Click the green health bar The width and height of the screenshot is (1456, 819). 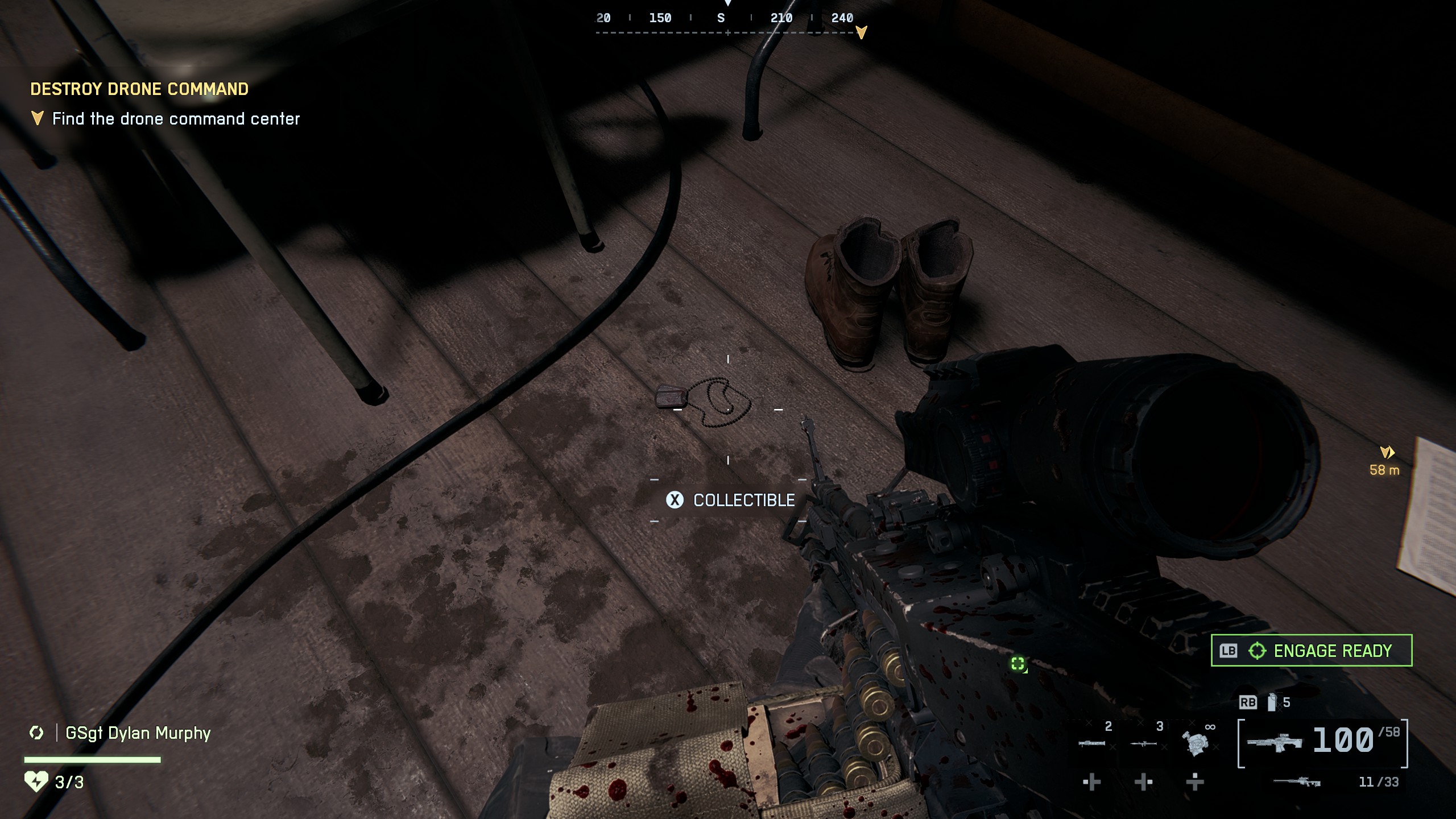tap(91, 759)
